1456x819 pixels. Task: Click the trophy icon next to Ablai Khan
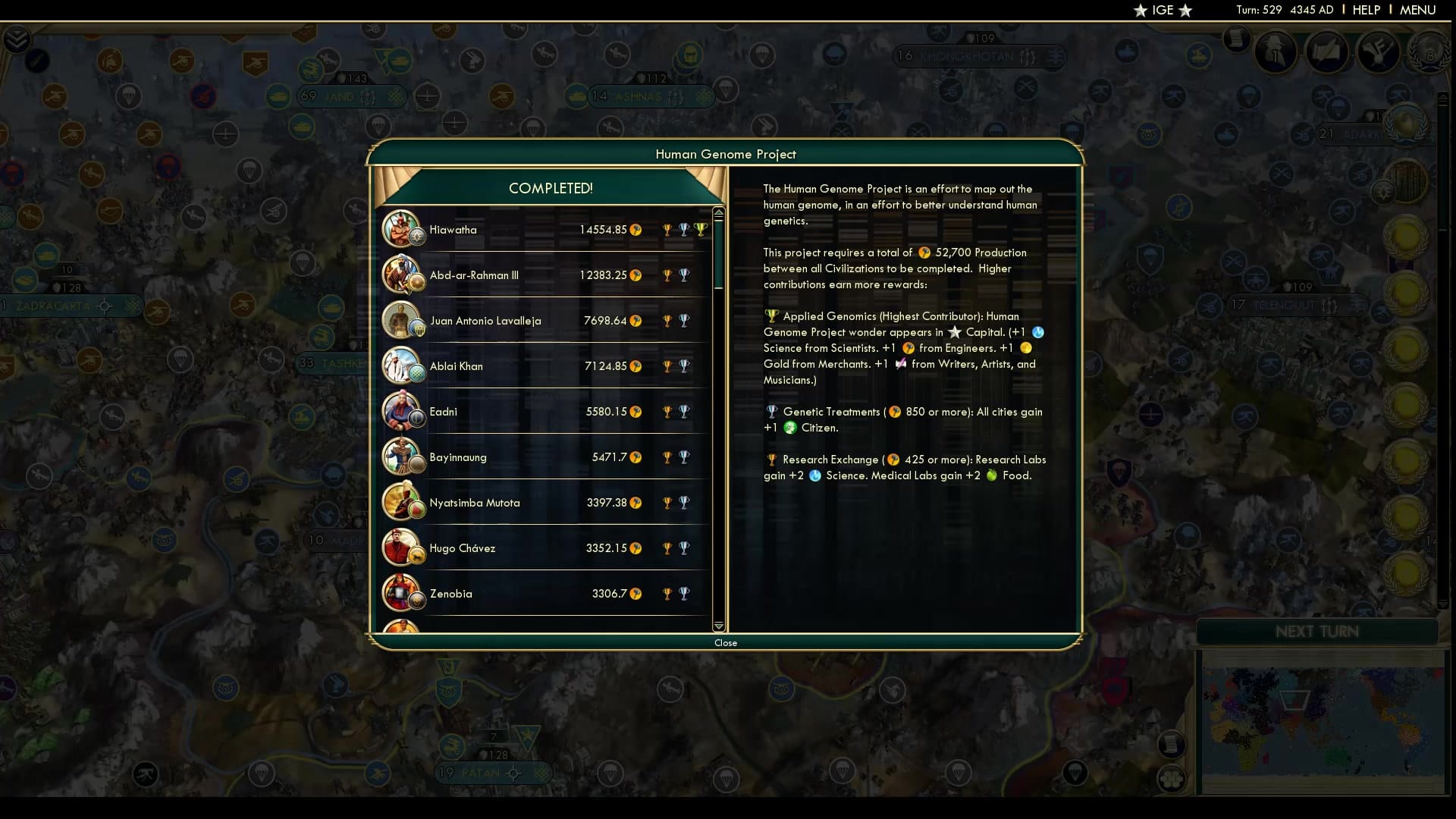[667, 366]
